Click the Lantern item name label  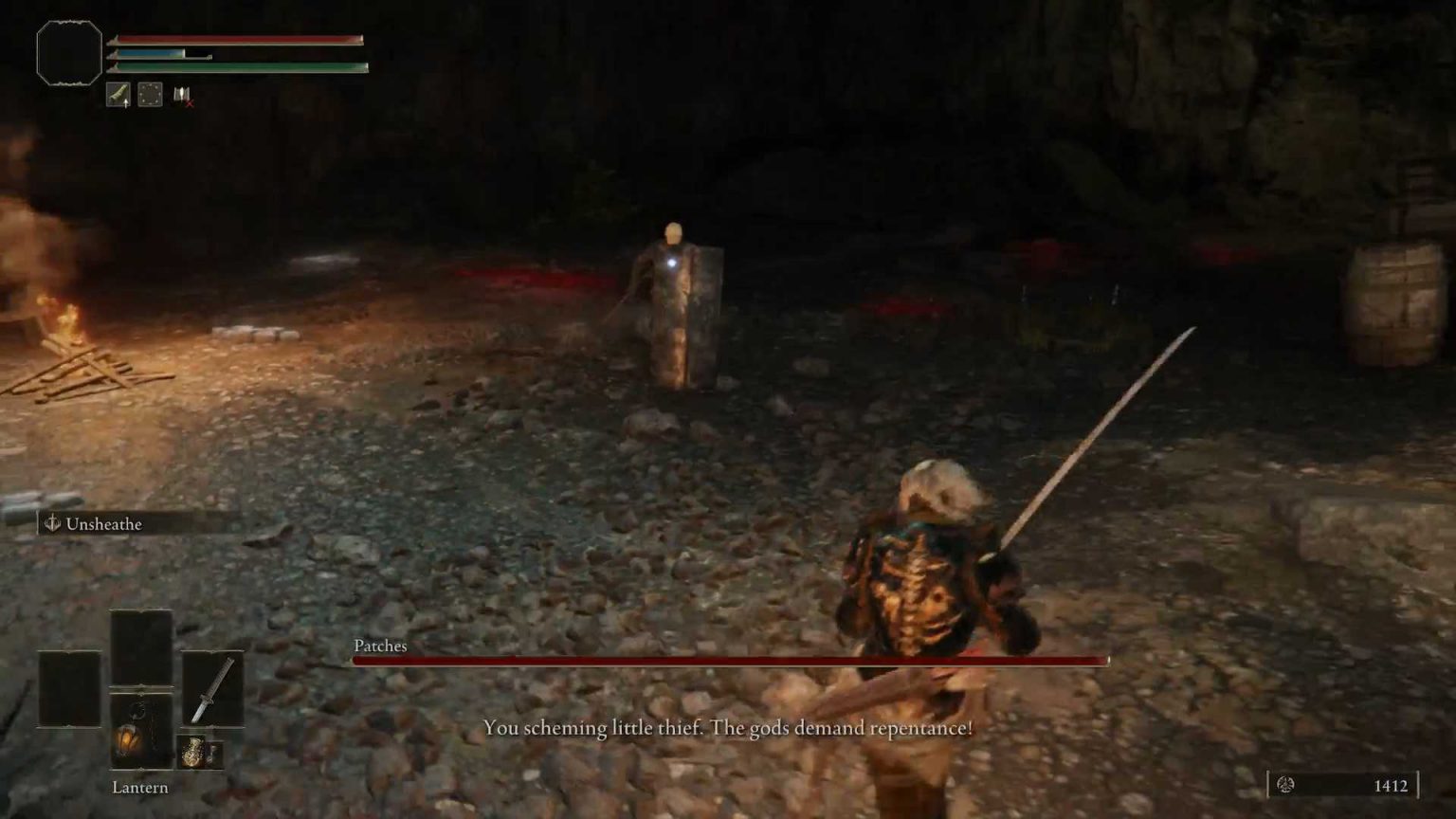[x=138, y=787]
